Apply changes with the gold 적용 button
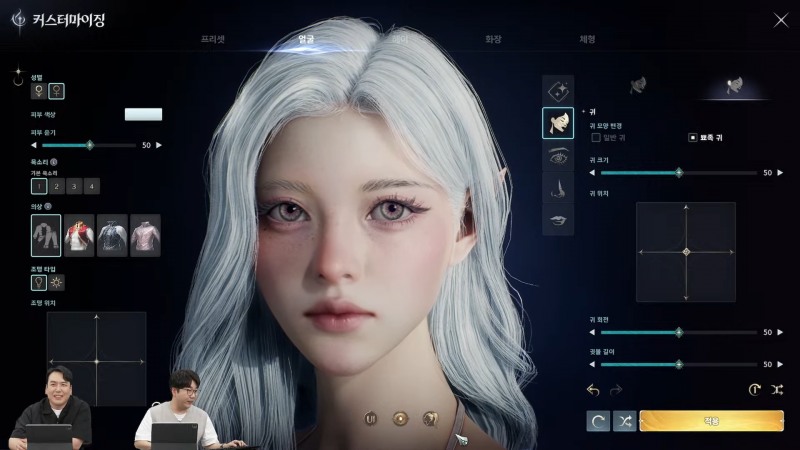Screen dimensions: 800x450 (x=711, y=421)
